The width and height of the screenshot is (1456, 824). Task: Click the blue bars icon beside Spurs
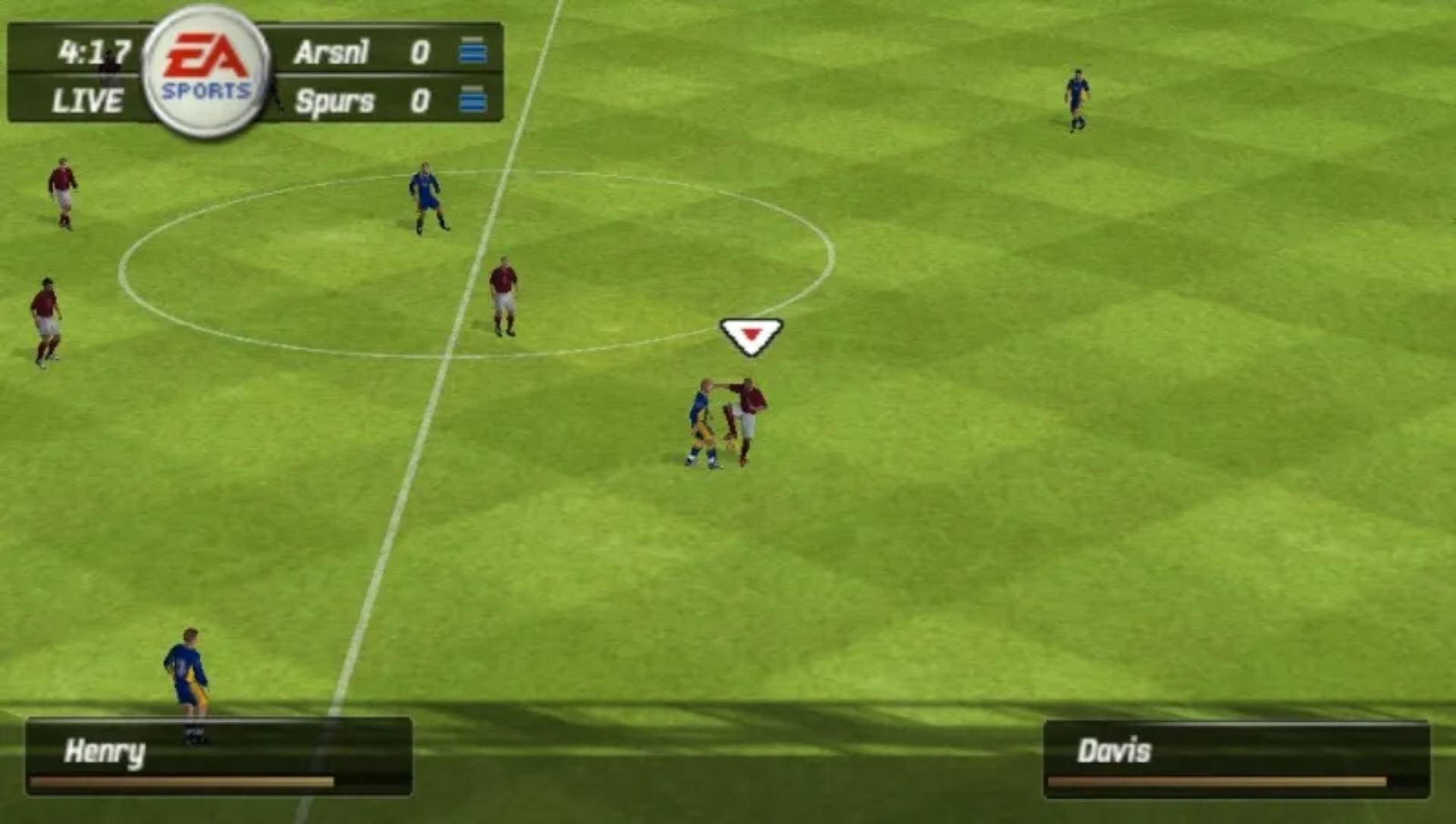(x=474, y=99)
